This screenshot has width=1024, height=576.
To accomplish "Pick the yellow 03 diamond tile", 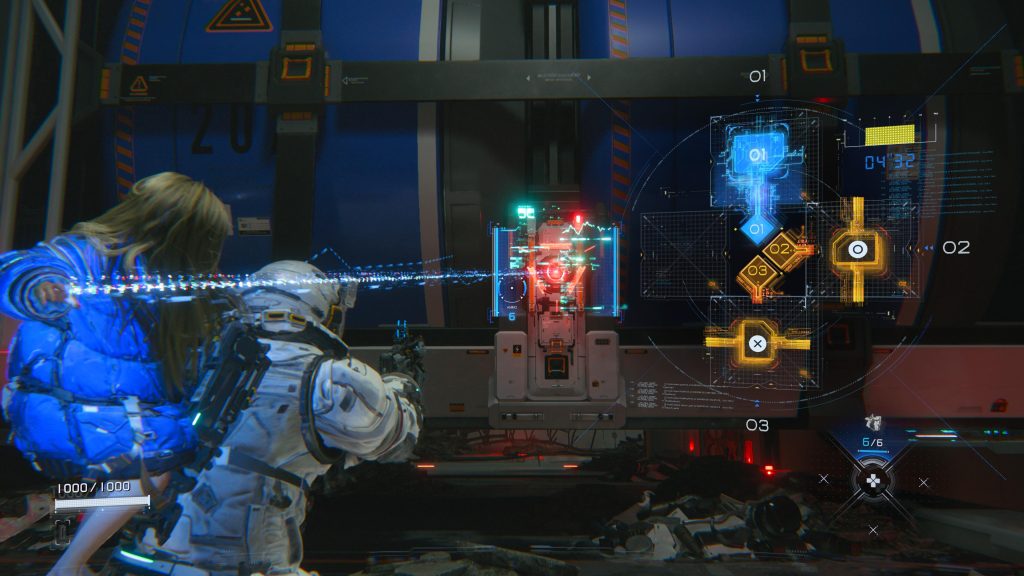I will tap(757, 270).
